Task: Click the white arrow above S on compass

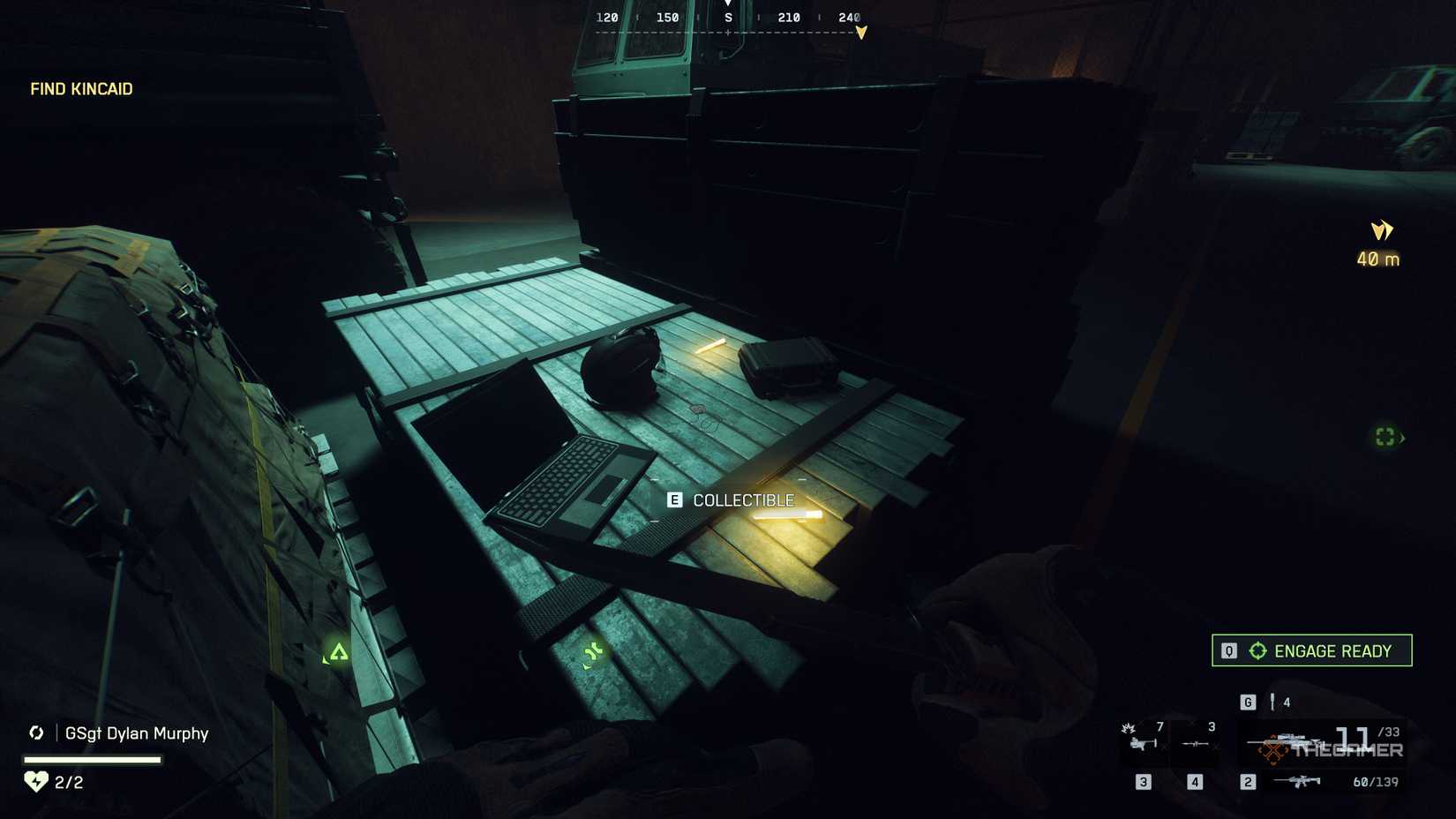Action: tap(728, 4)
